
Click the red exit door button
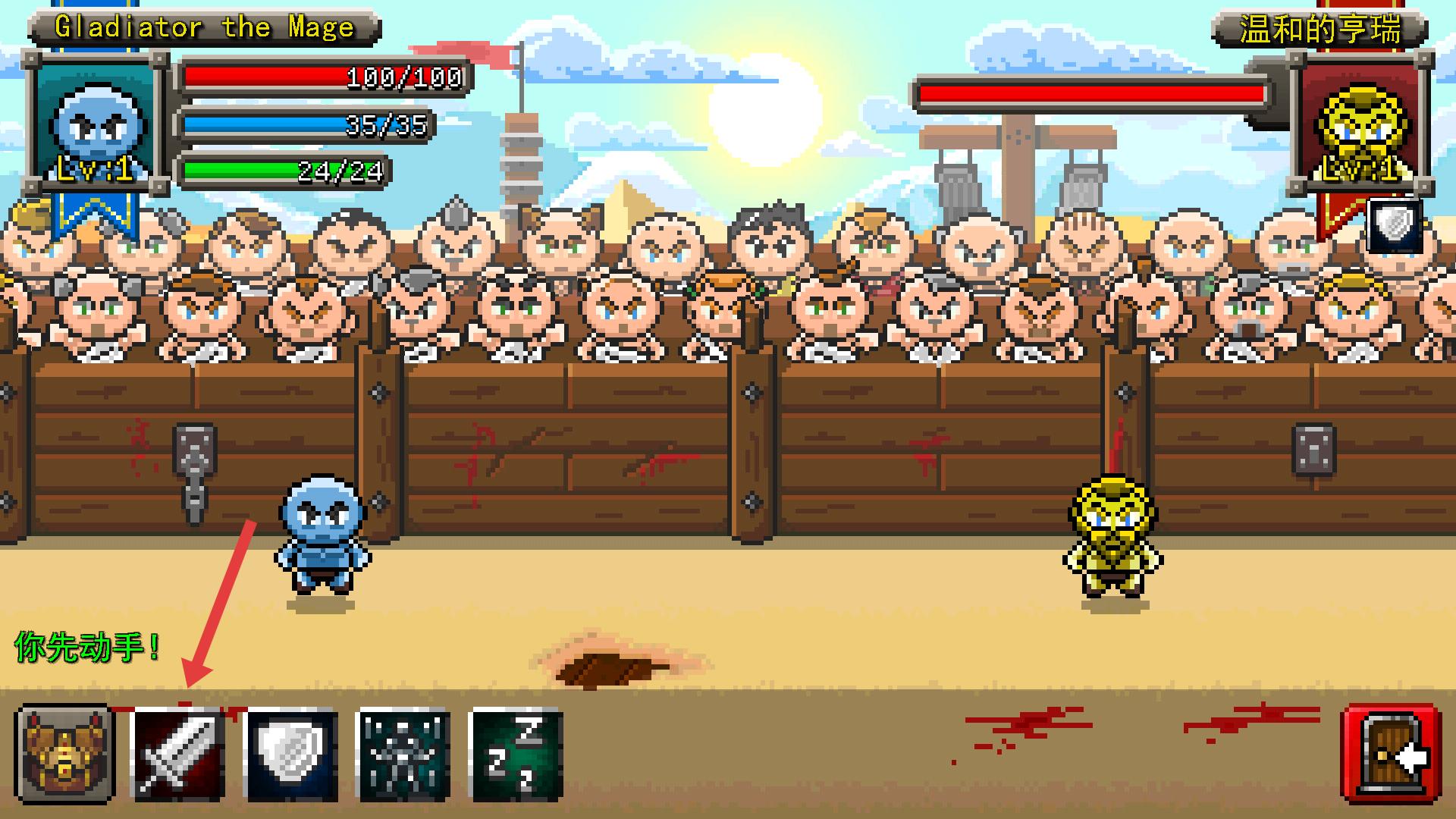(1392, 755)
